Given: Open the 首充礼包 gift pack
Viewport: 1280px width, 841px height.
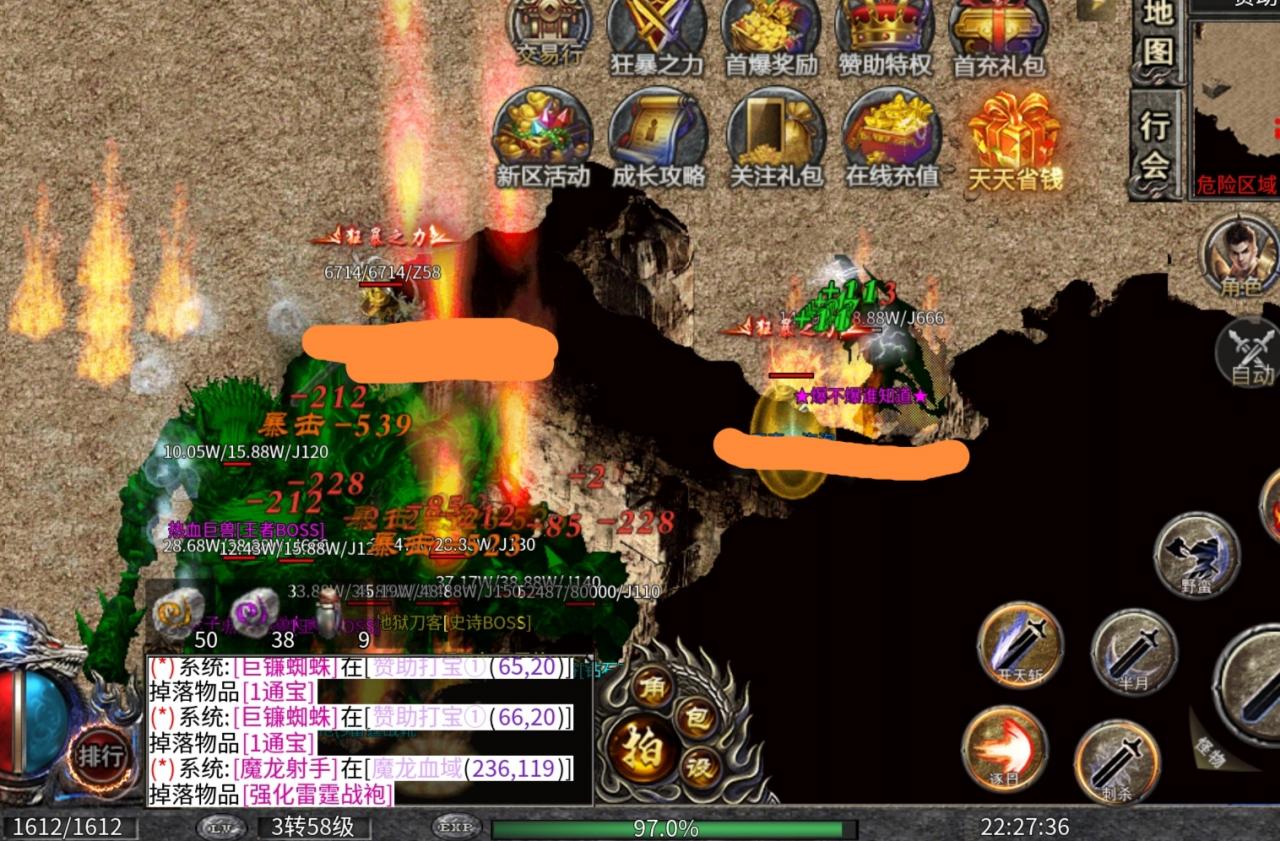Looking at the screenshot, I should click(x=999, y=32).
